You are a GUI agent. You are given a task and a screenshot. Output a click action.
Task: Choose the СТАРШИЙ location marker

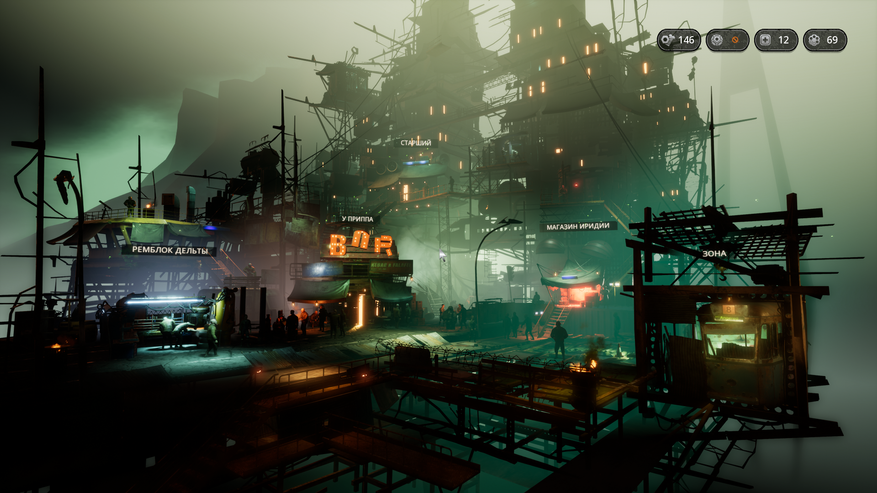[416, 143]
